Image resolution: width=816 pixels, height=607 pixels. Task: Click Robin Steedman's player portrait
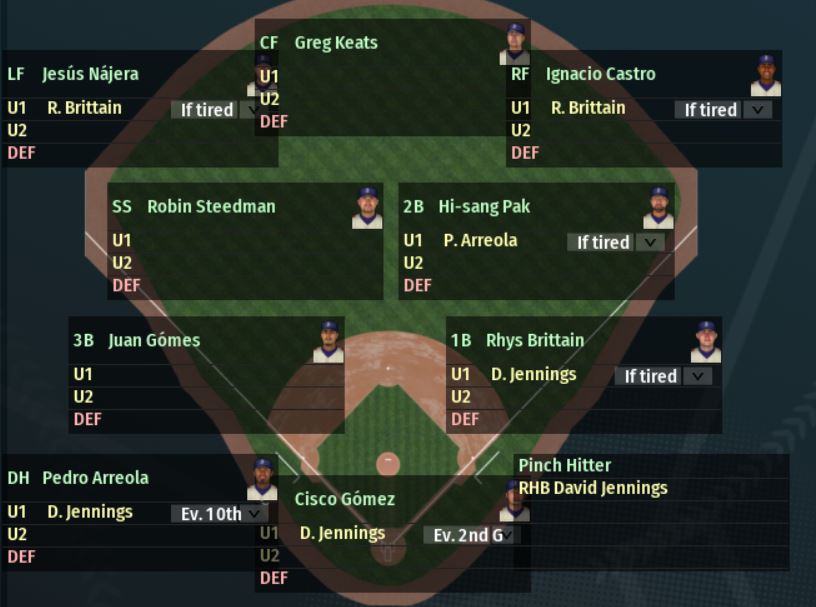pyautogui.click(x=367, y=208)
